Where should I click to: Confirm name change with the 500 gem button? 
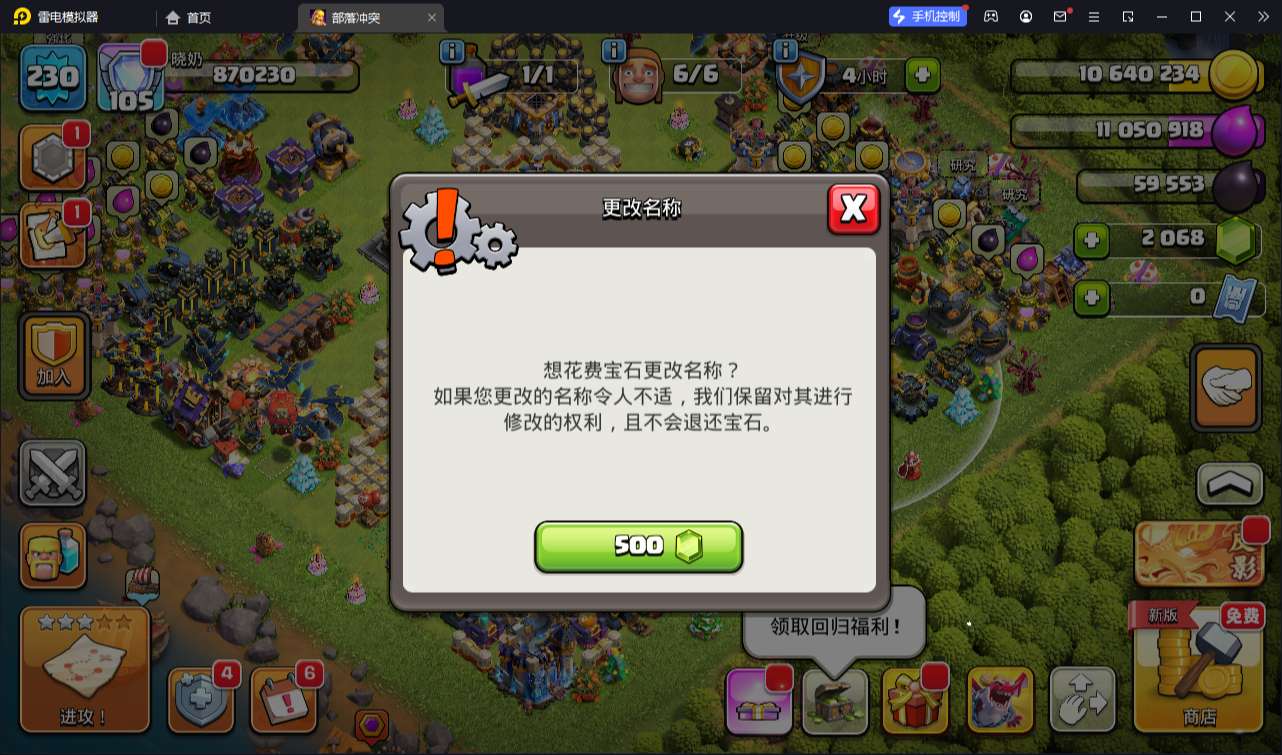[x=639, y=546]
